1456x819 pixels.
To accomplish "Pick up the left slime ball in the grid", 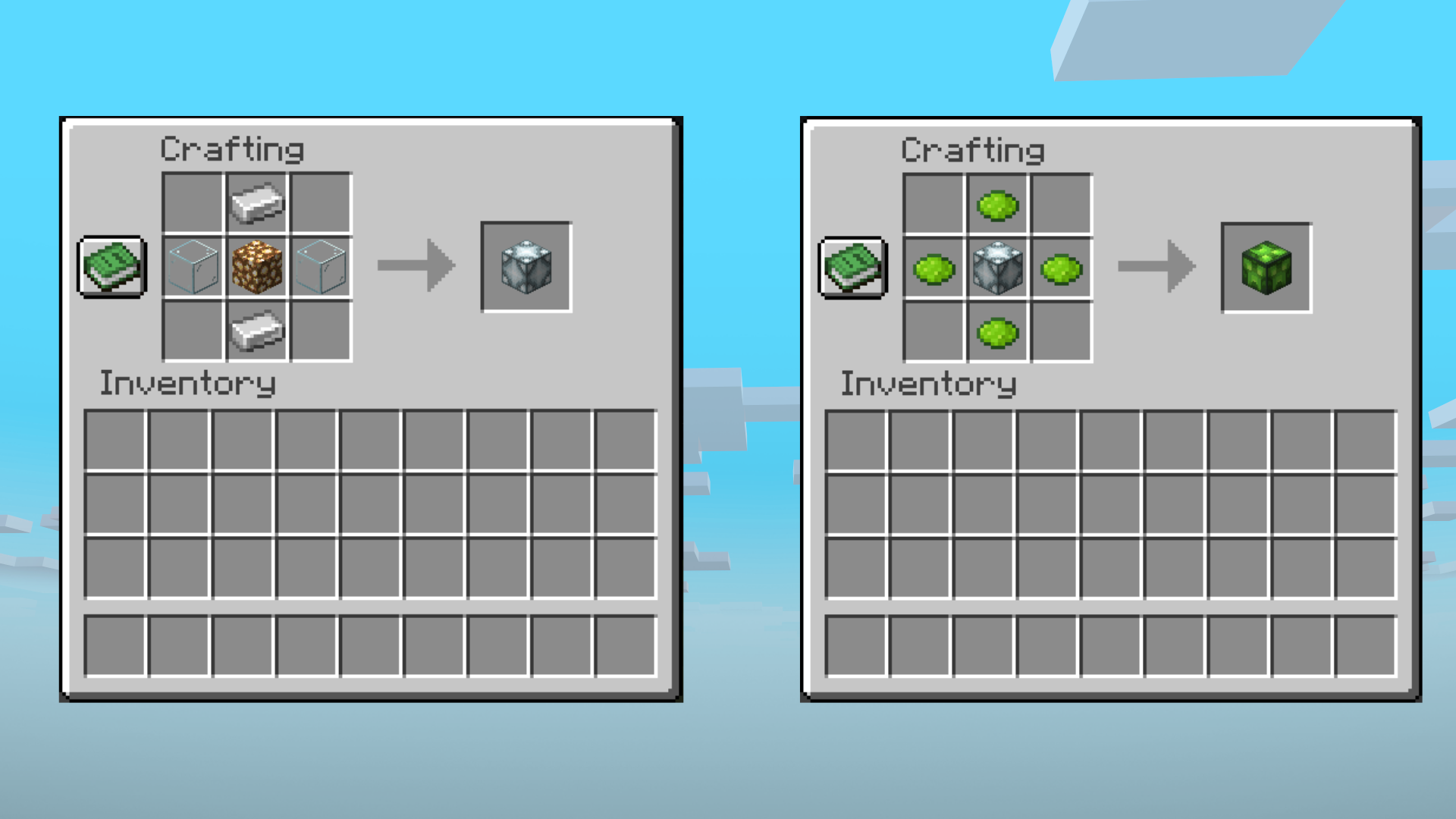I will (934, 267).
